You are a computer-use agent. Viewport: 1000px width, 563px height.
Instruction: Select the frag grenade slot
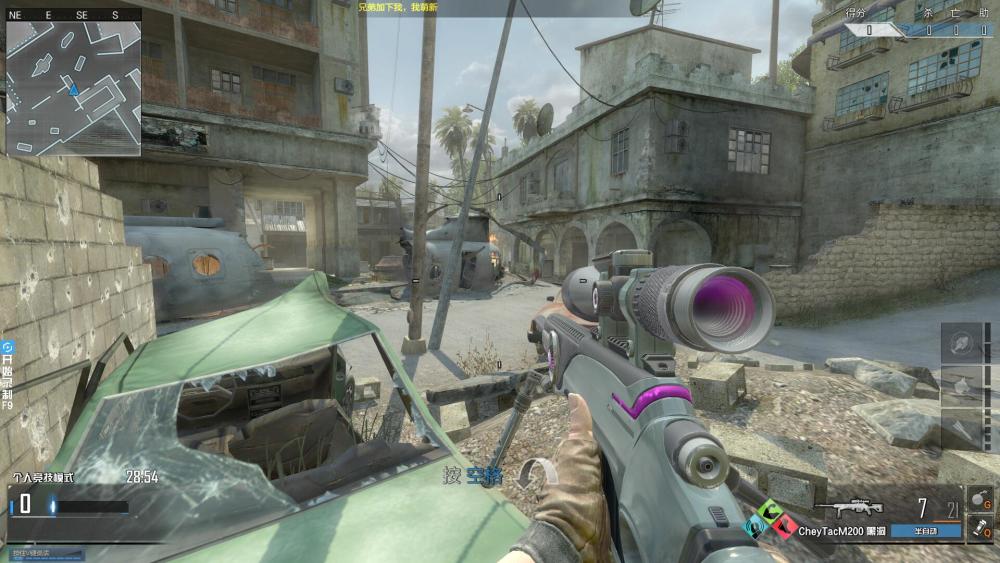979,498
